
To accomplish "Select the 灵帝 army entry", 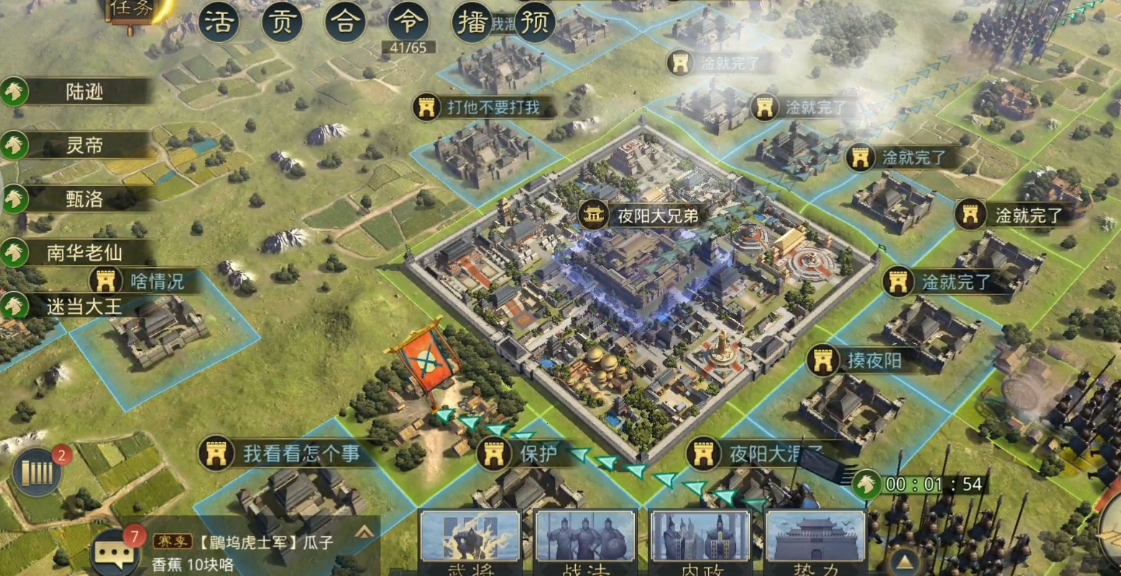I will 80,145.
